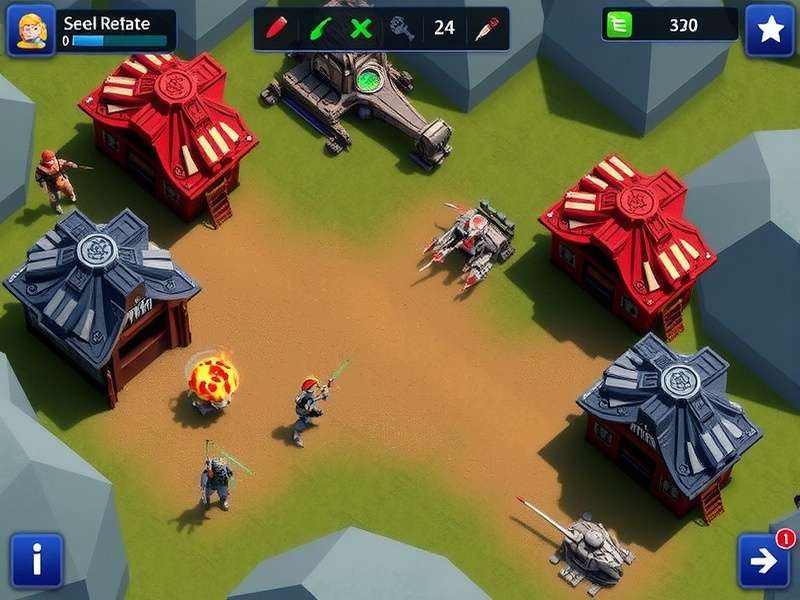Image resolution: width=800 pixels, height=600 pixels.
Task: Click the green X icon
Action: coord(361,28)
